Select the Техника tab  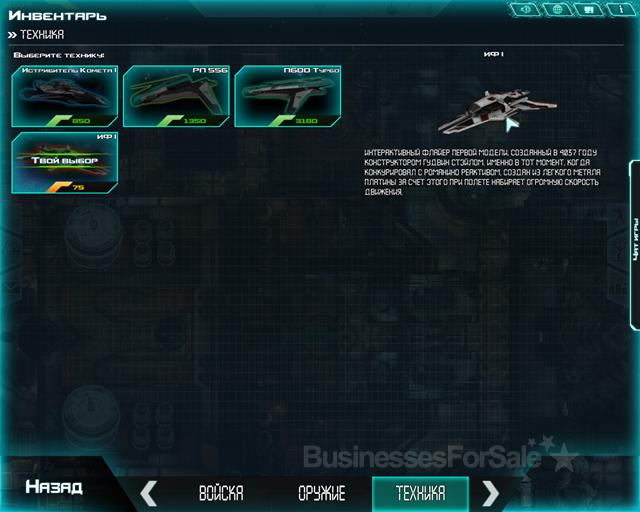(420, 493)
